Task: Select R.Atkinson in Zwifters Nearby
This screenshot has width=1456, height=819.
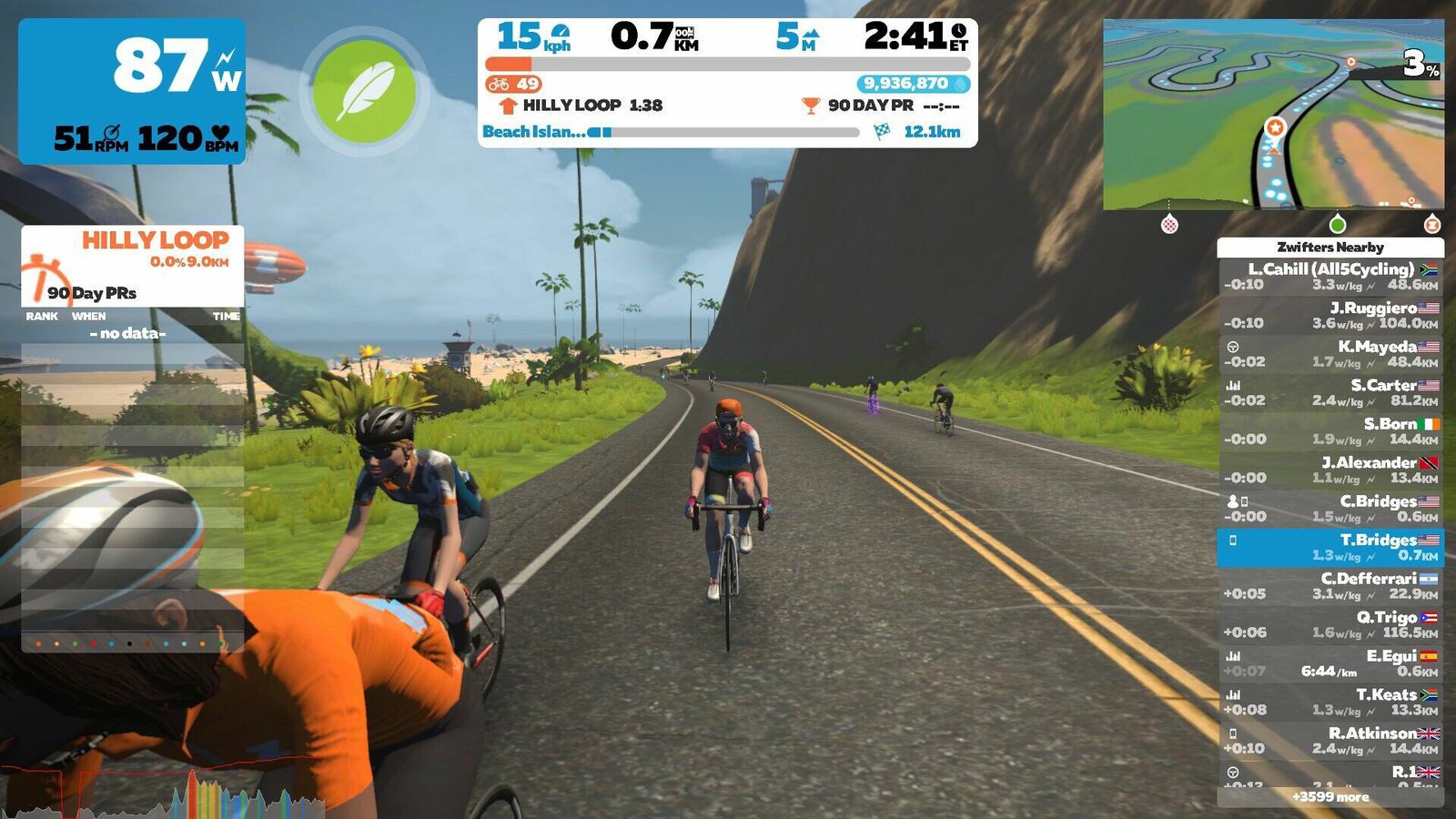Action: 1330,741
